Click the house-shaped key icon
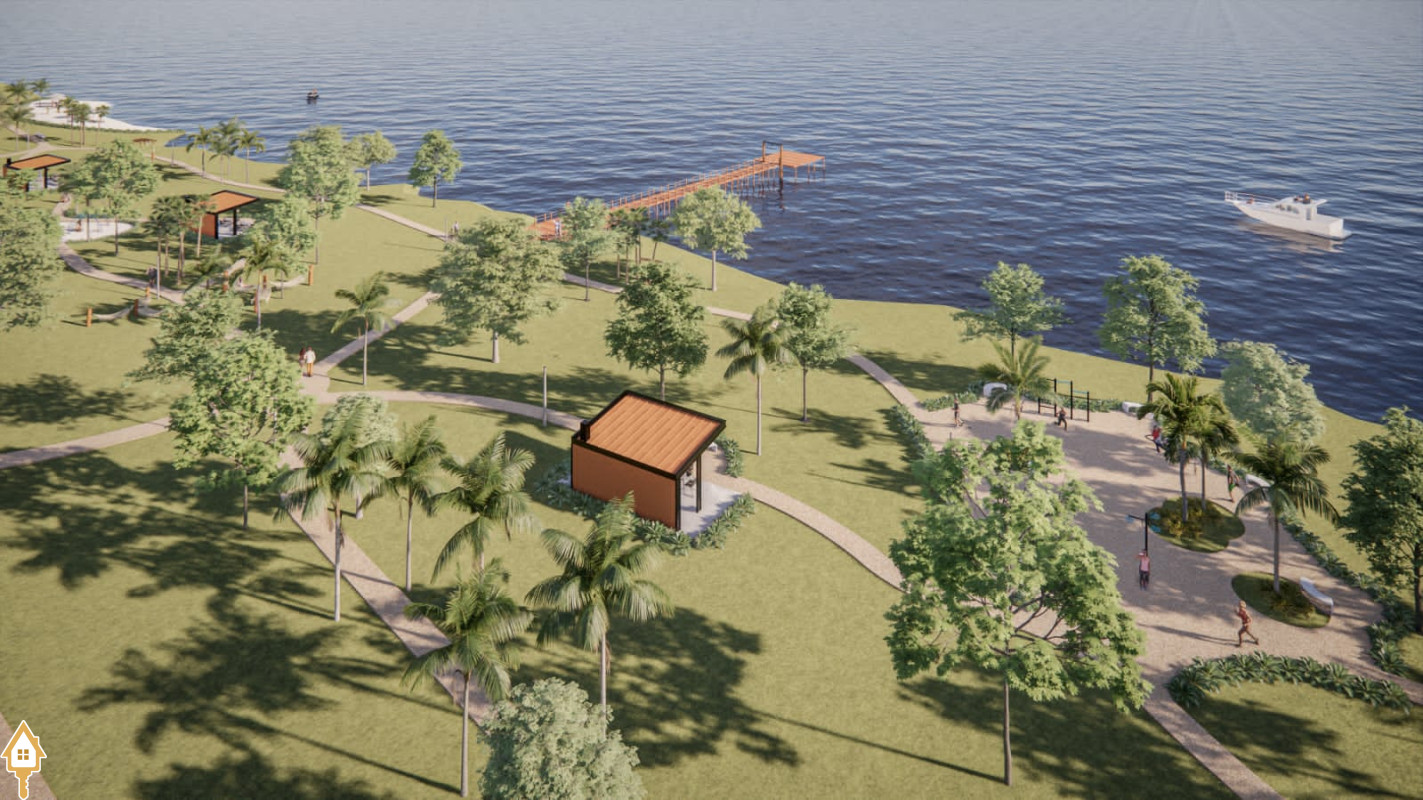 [x=22, y=756]
